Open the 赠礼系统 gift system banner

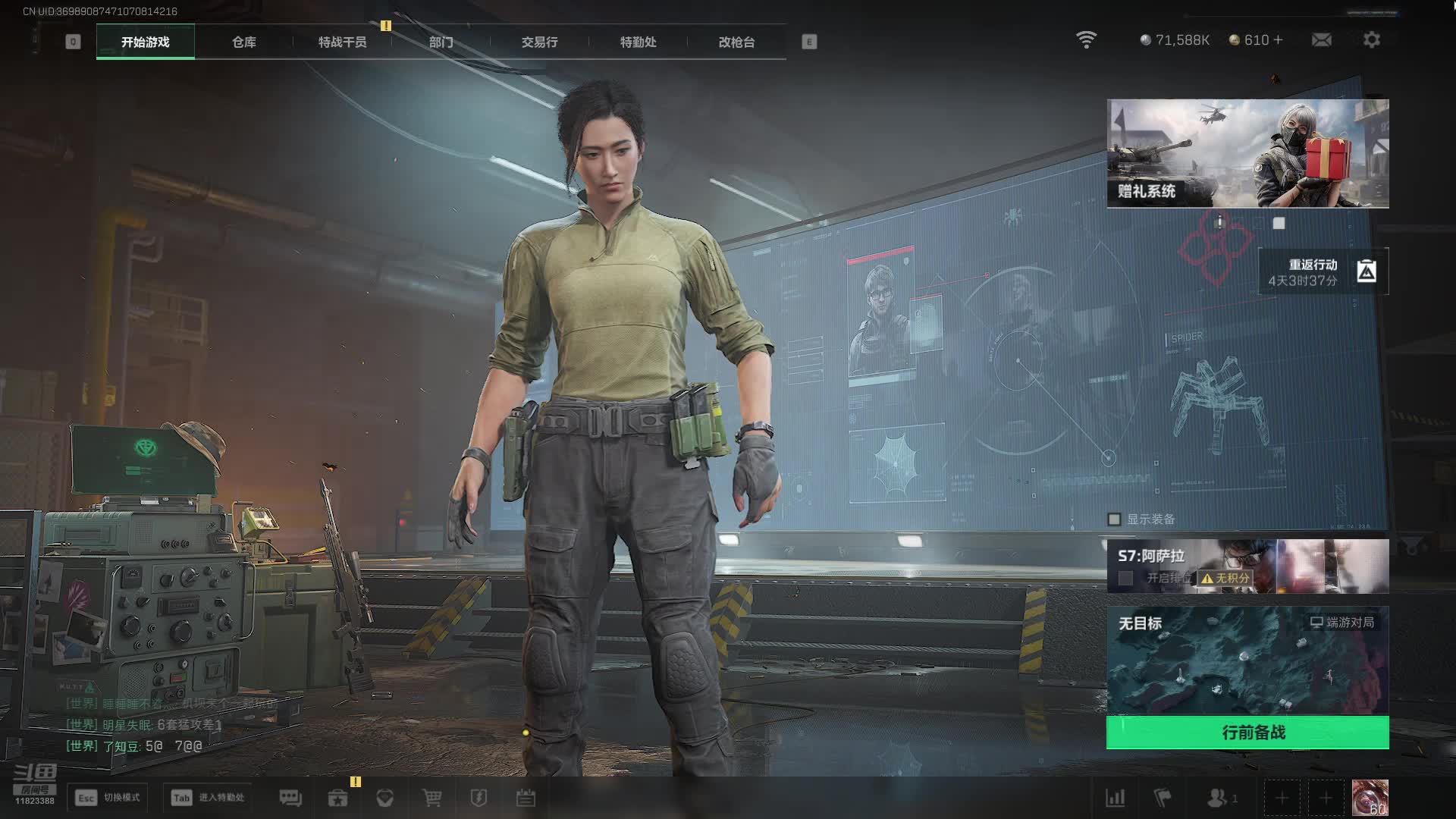tap(1247, 153)
